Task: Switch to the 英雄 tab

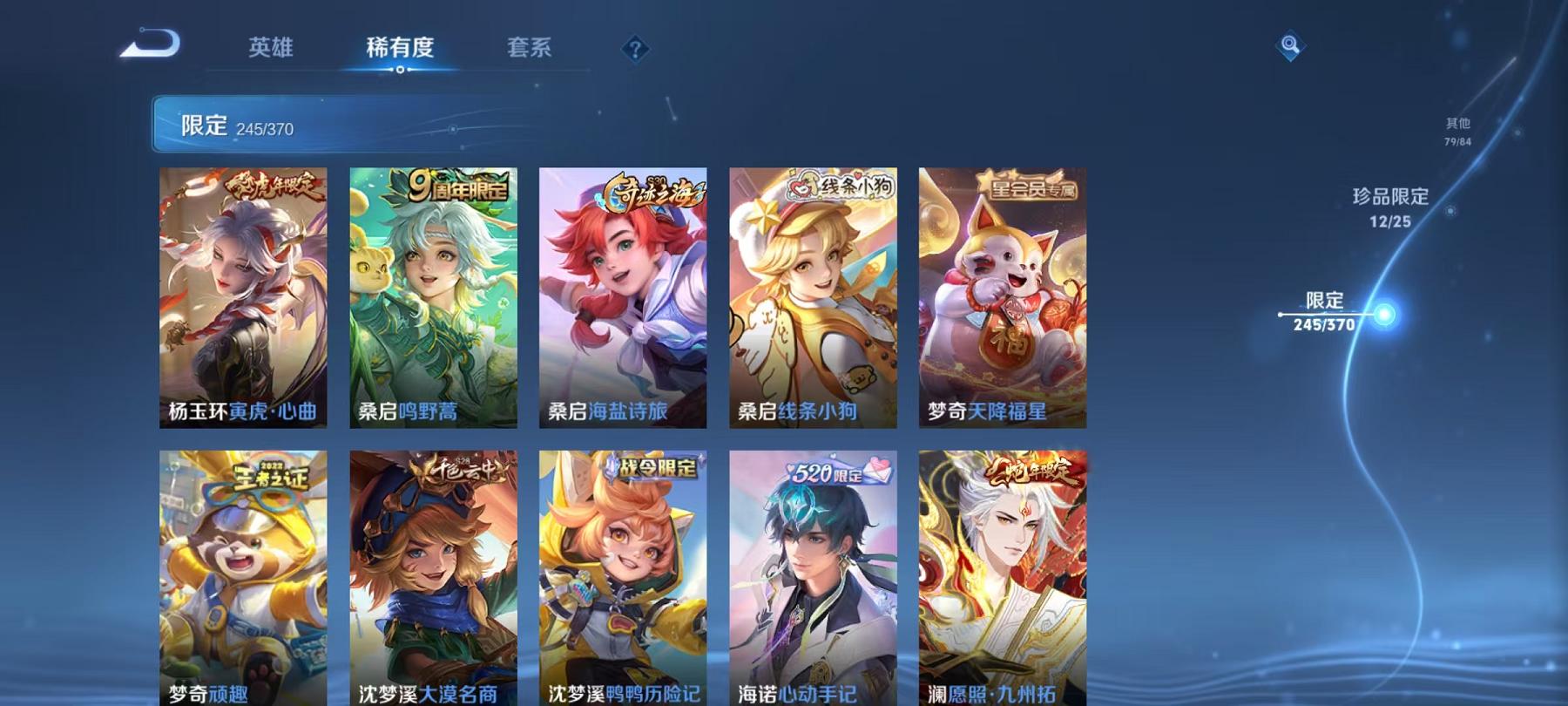Action: (x=271, y=50)
